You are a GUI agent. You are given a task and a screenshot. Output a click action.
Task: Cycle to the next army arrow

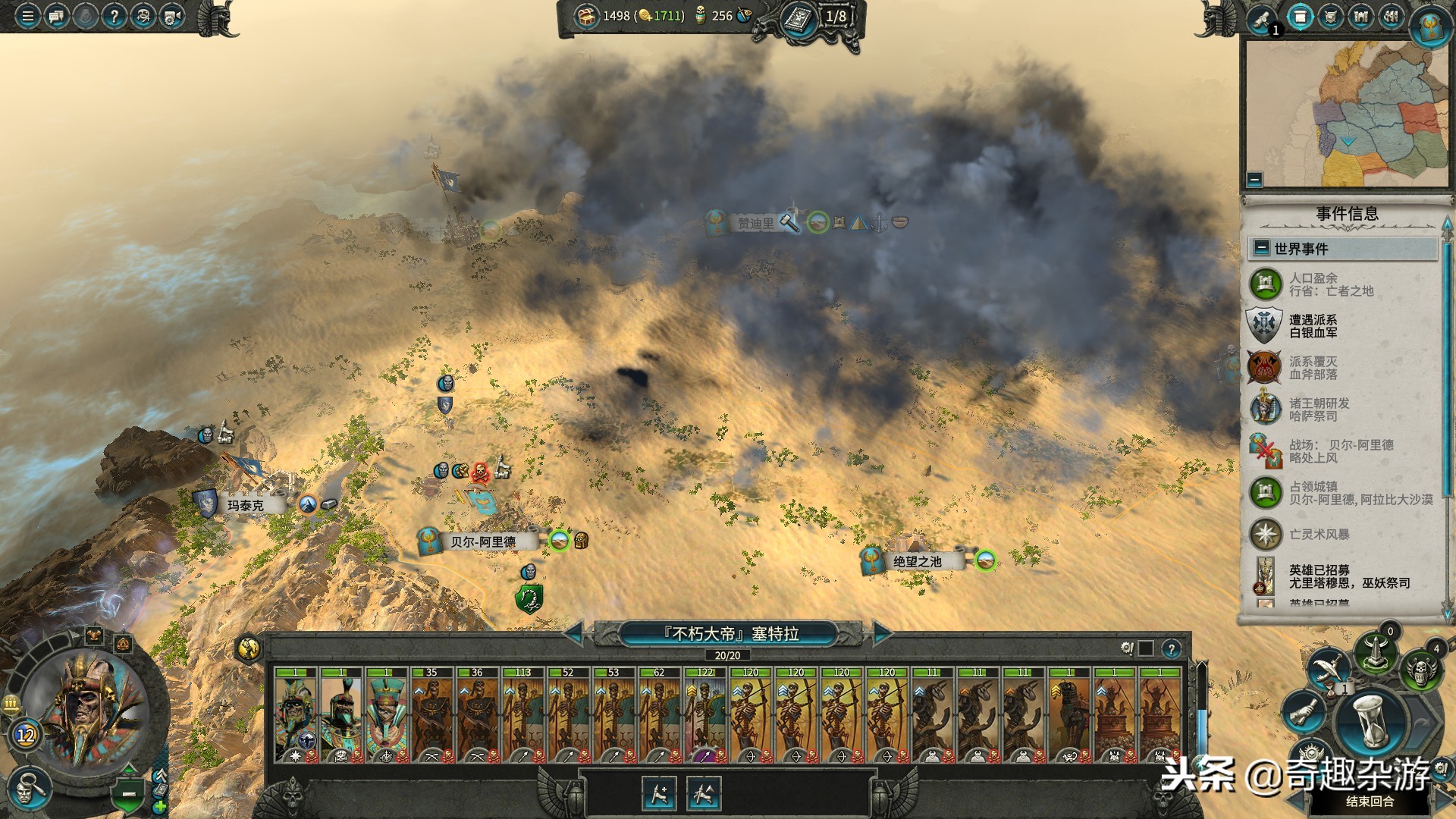[882, 633]
